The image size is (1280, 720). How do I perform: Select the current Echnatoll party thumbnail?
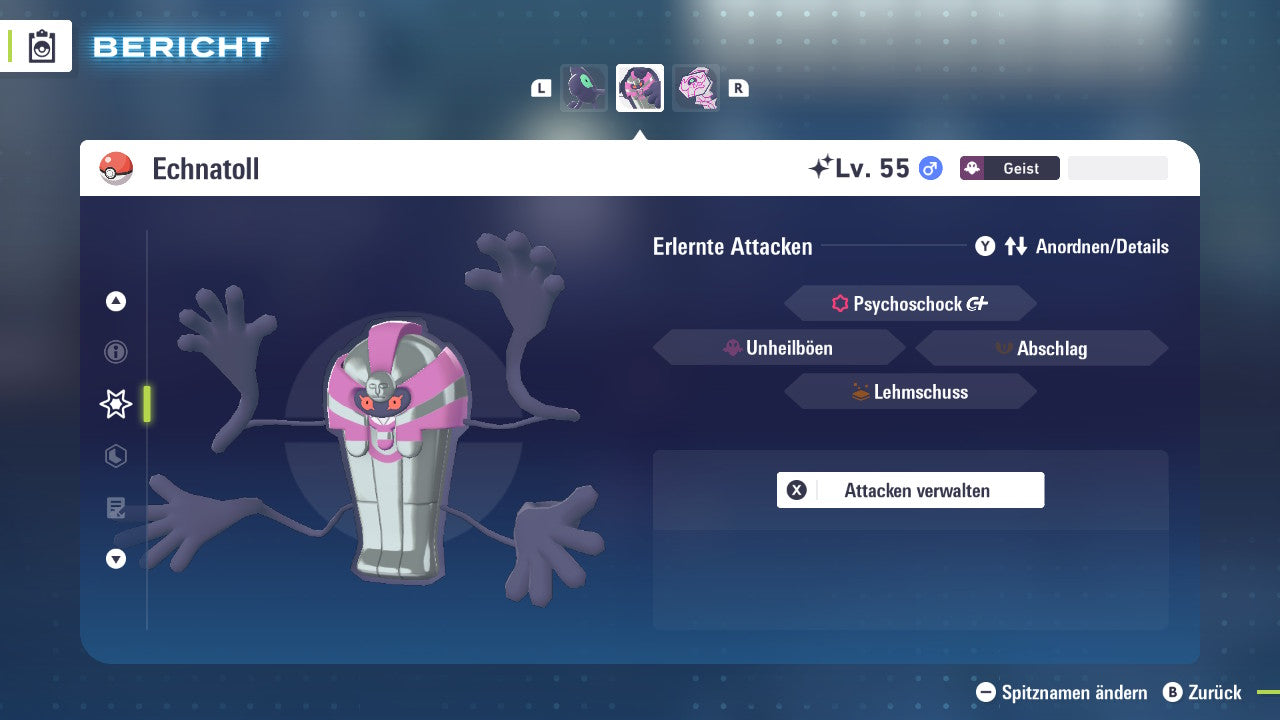(640, 88)
